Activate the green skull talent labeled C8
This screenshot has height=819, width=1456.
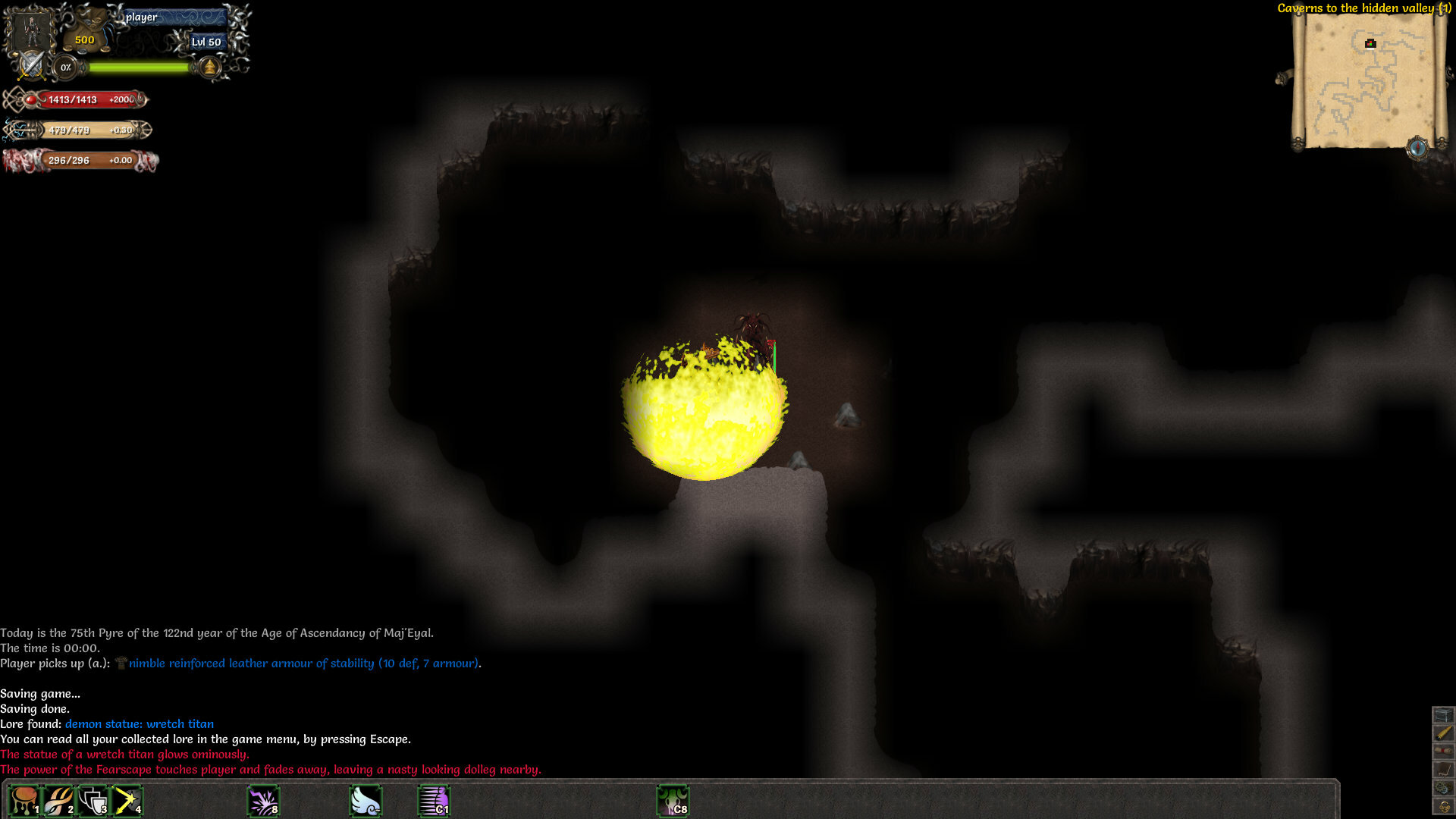point(674,799)
